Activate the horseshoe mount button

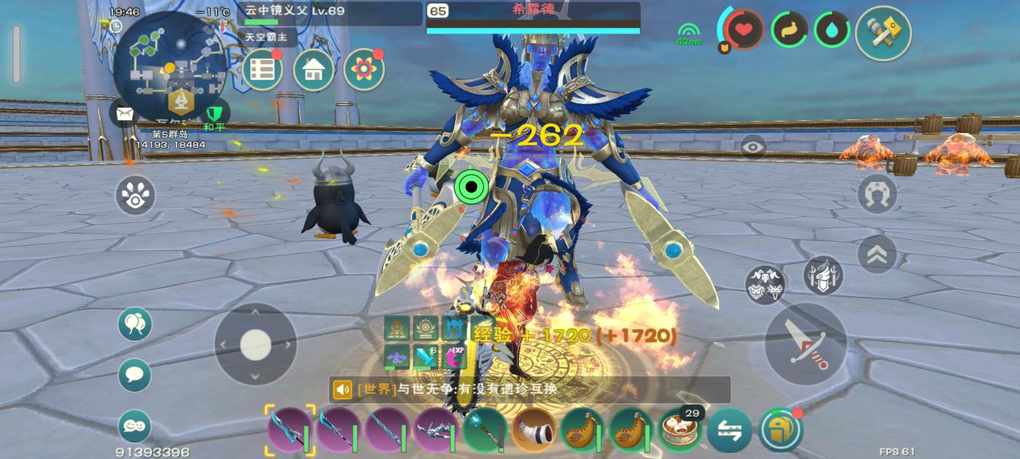click(x=877, y=193)
